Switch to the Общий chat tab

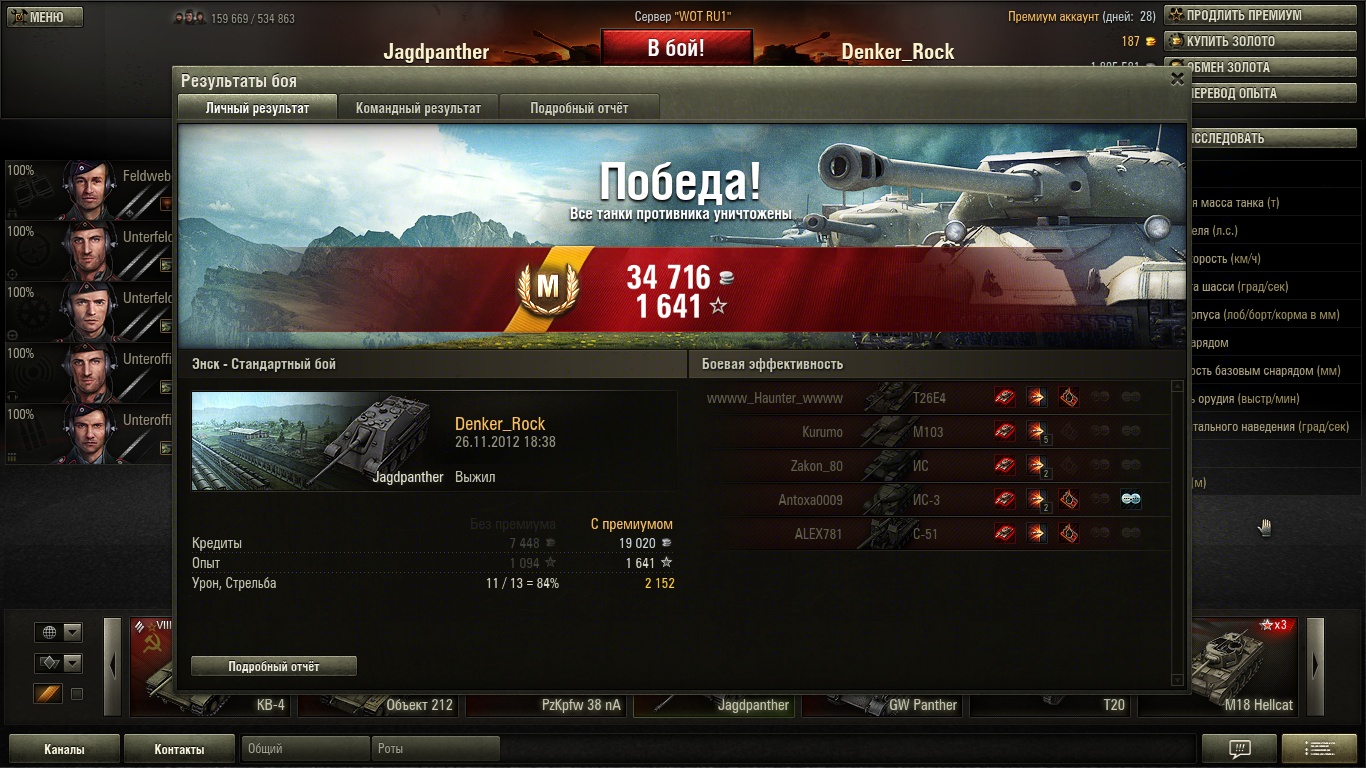(x=305, y=748)
